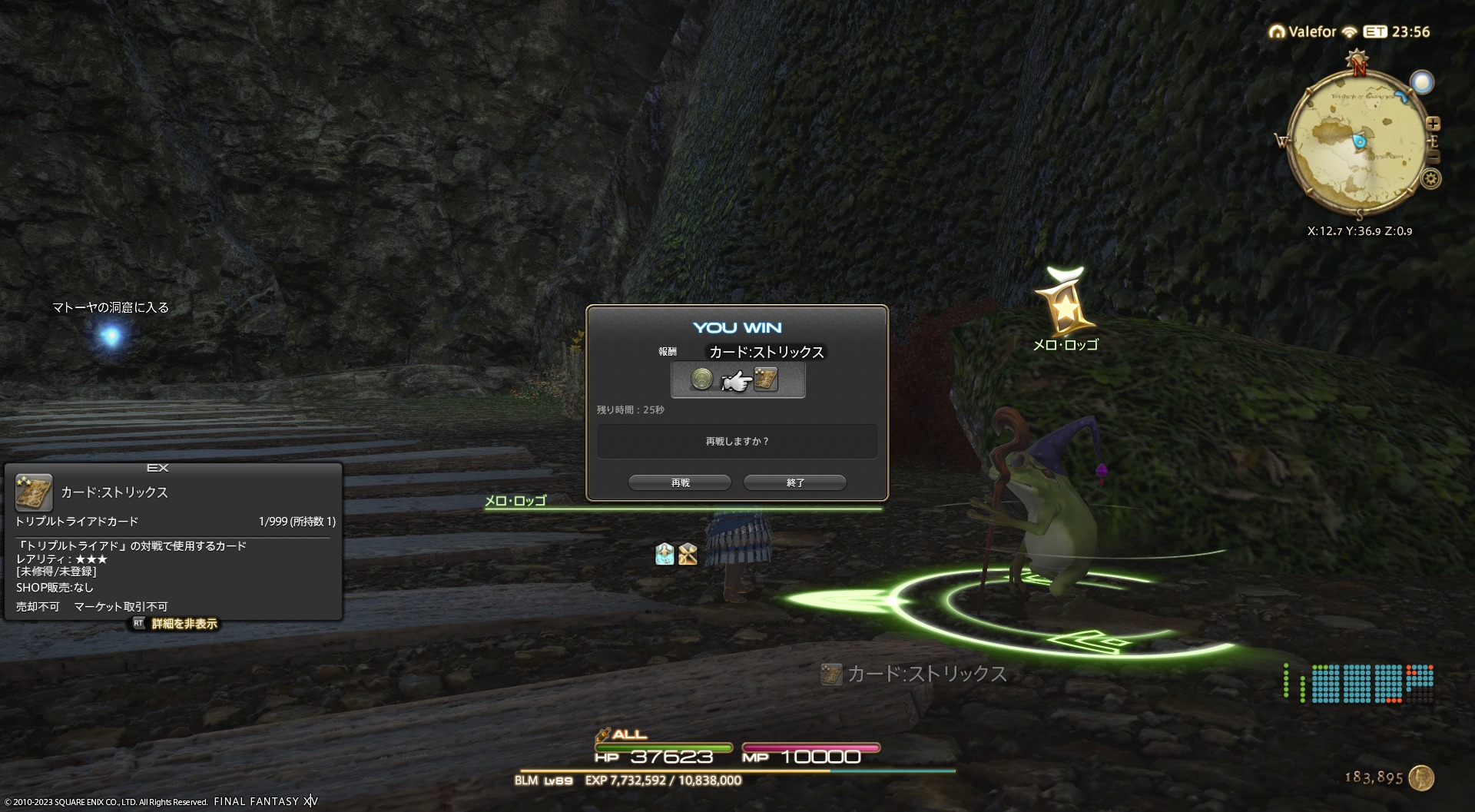Zoom in the minimap with plus button
This screenshot has height=812, width=1475.
[1433, 124]
